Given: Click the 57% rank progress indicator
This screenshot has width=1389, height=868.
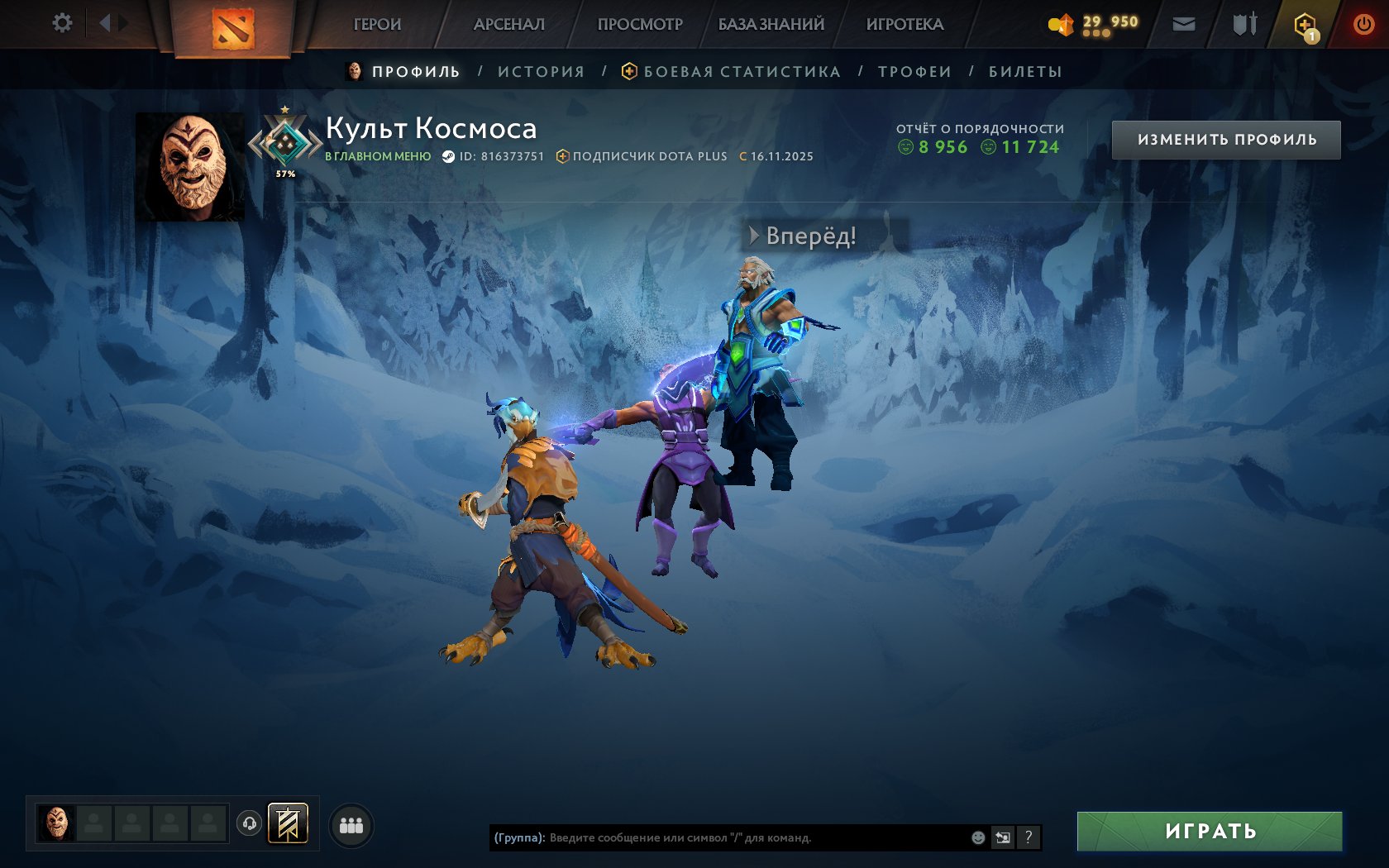Looking at the screenshot, I should [284, 174].
